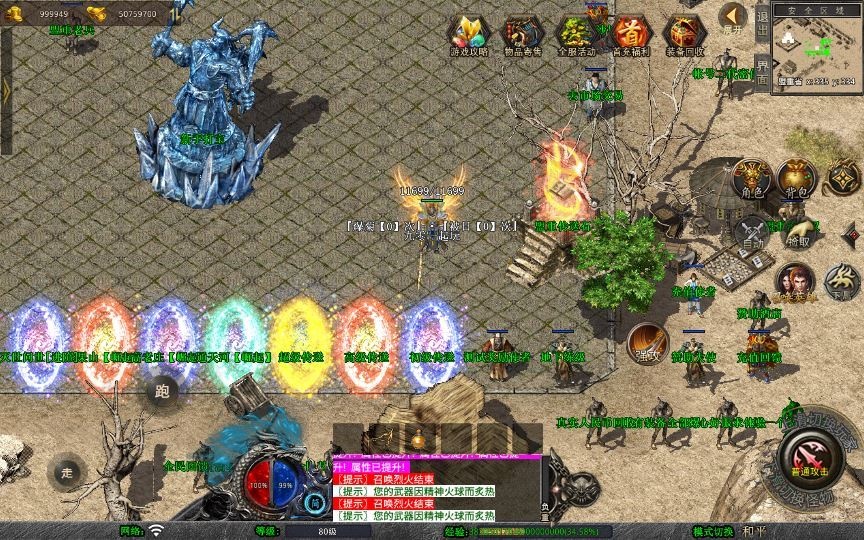
Task: Activate the 强攻 strong attack skill
Action: pyautogui.click(x=647, y=341)
